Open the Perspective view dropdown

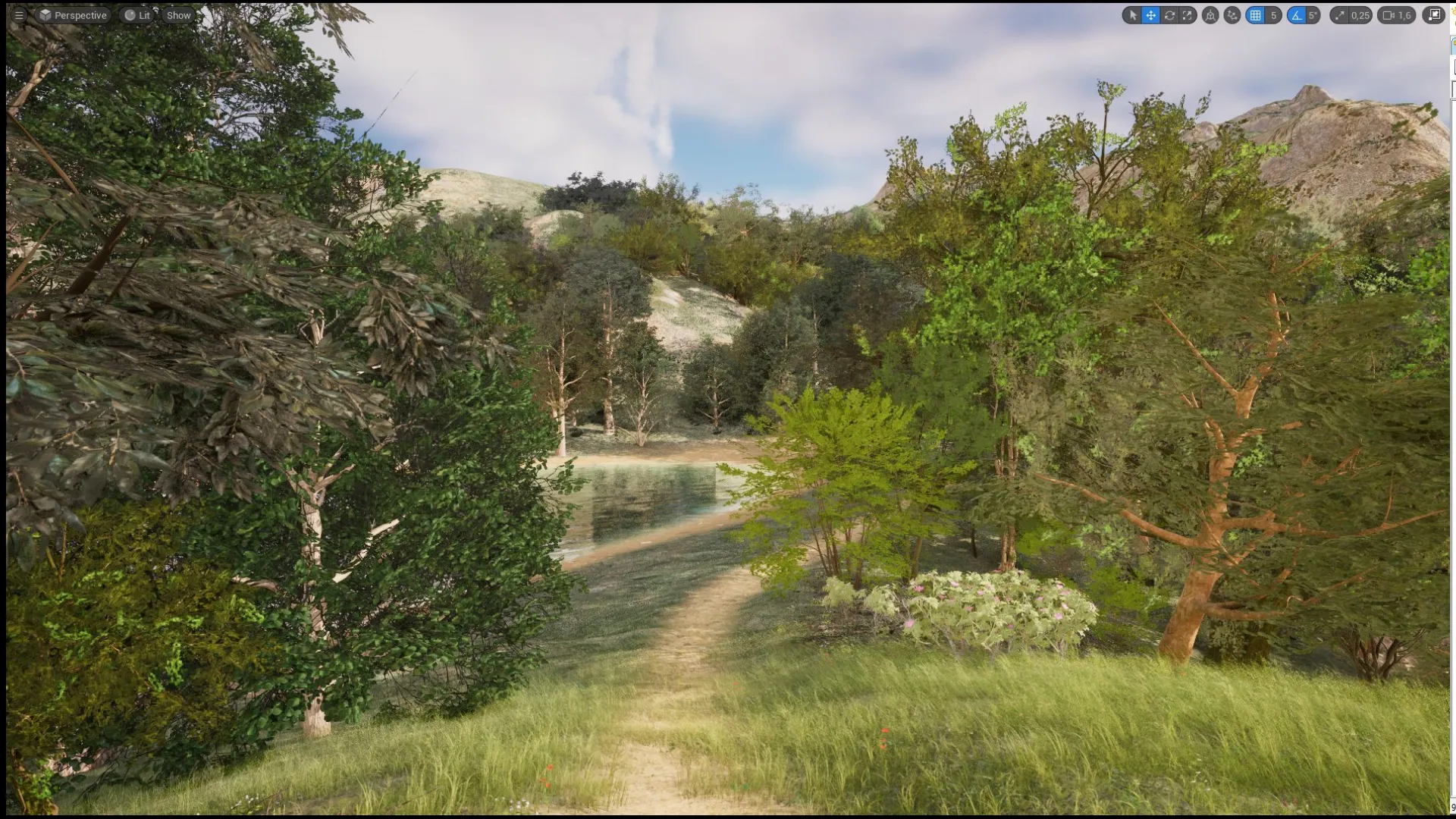coord(74,15)
